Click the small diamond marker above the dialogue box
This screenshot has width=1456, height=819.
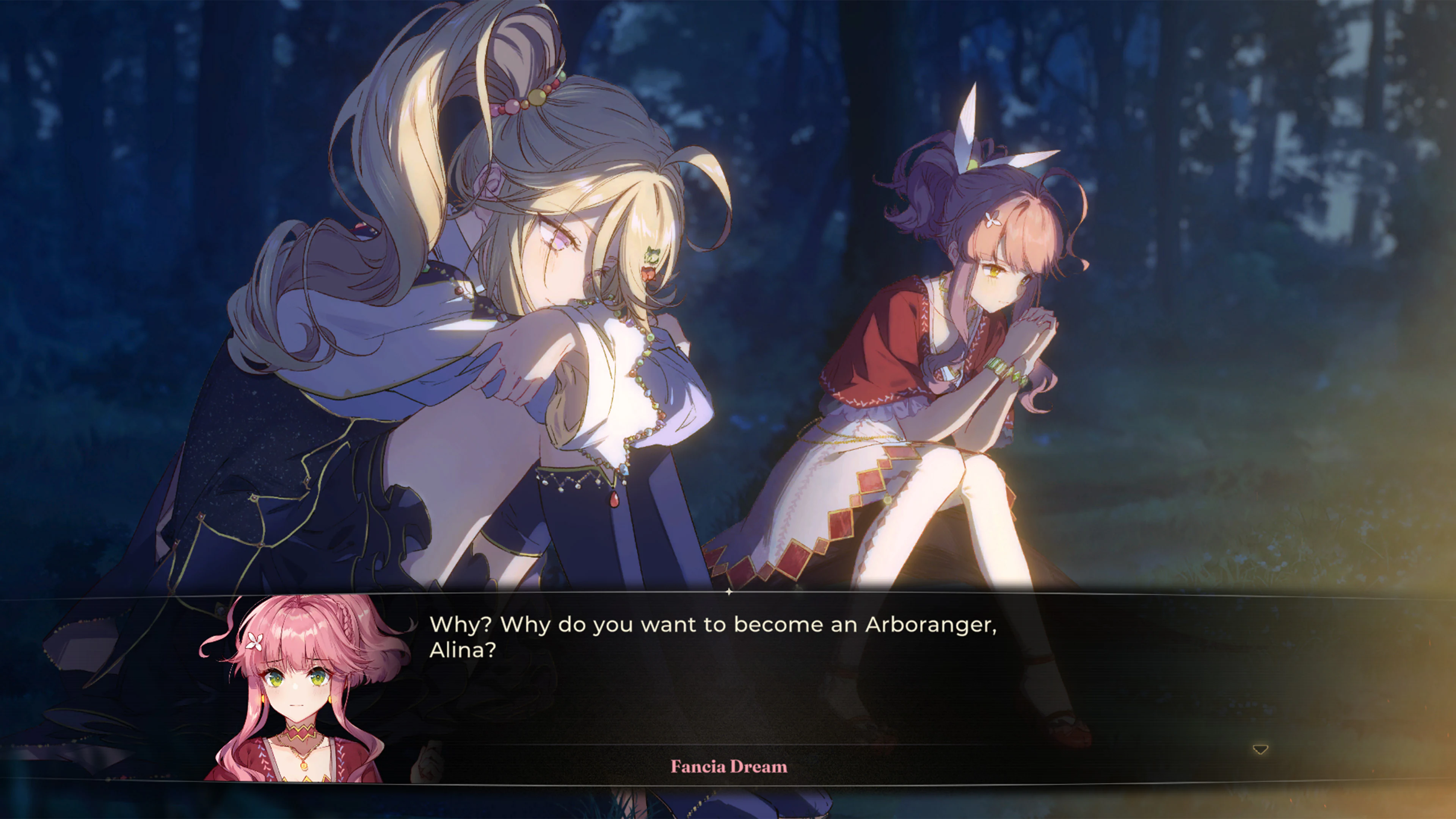[728, 592]
